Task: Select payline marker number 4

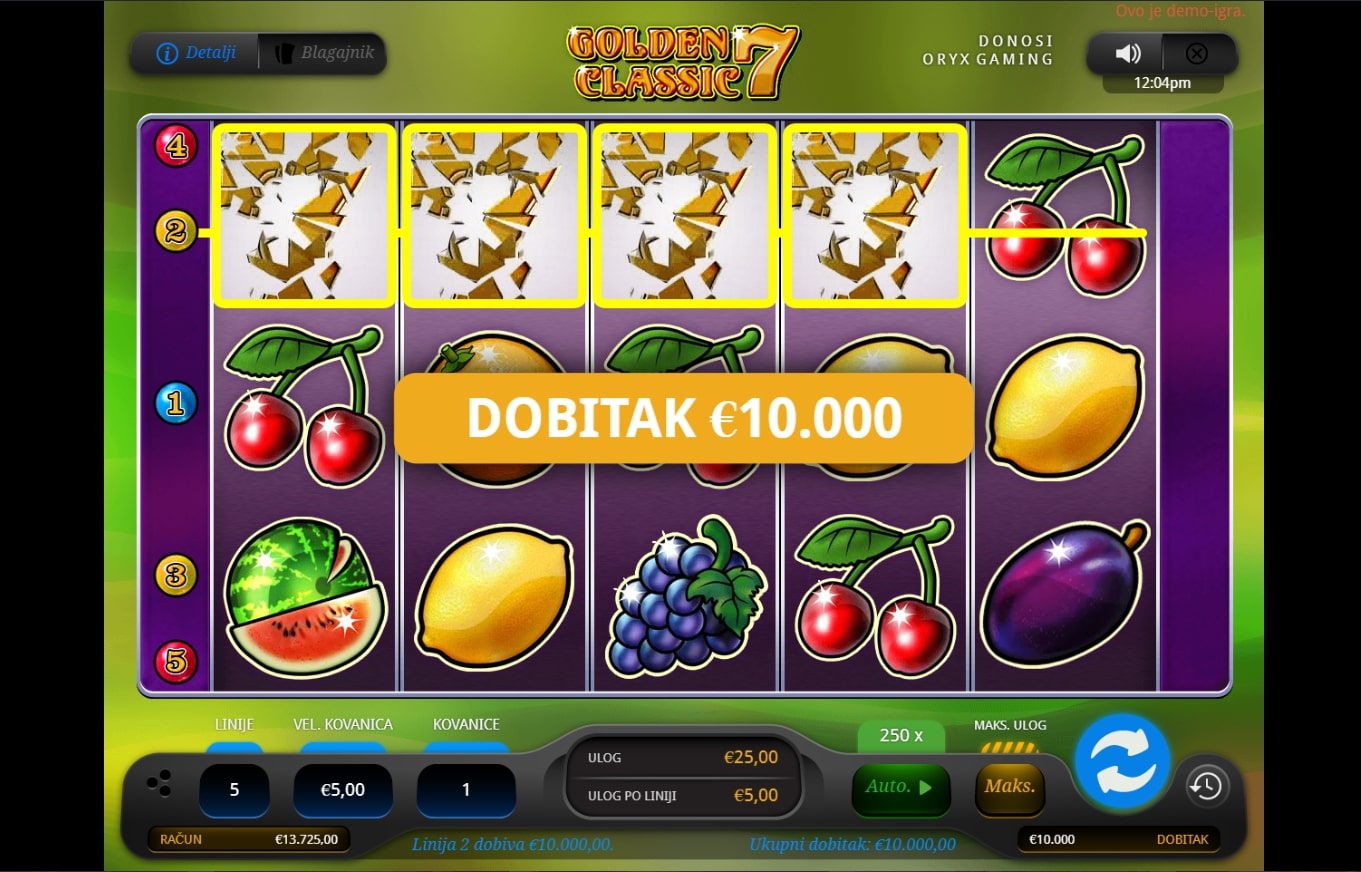Action: (x=176, y=146)
